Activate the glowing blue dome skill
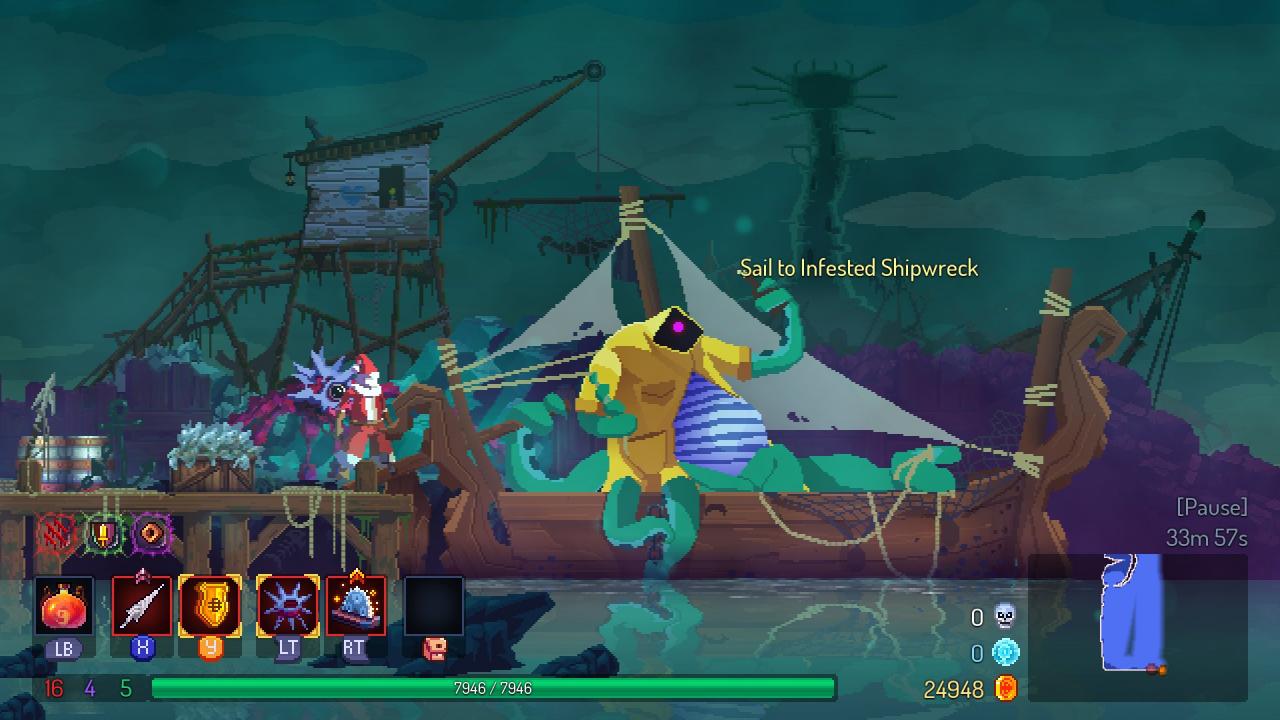The width and height of the screenshot is (1280, 720). click(355, 606)
